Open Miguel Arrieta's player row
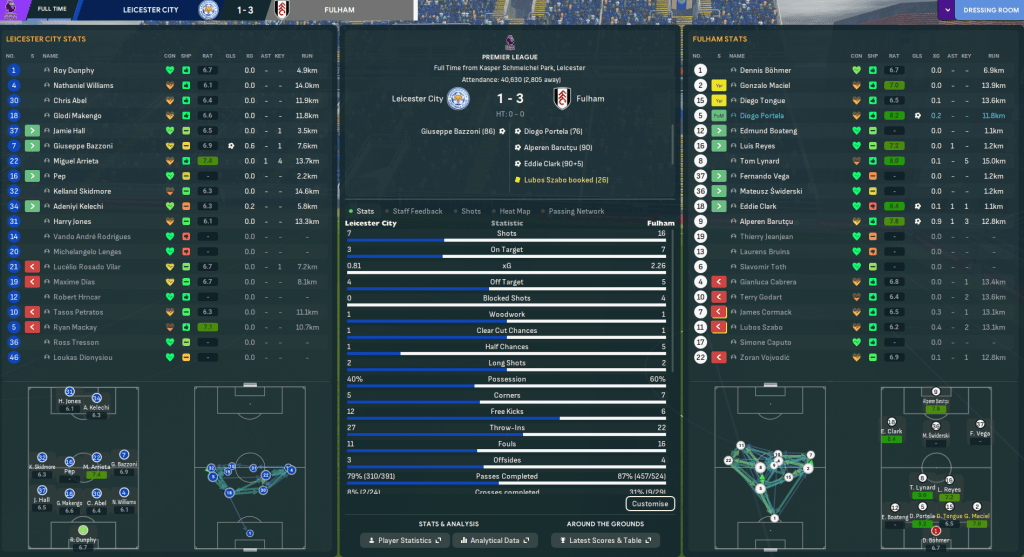 76,160
